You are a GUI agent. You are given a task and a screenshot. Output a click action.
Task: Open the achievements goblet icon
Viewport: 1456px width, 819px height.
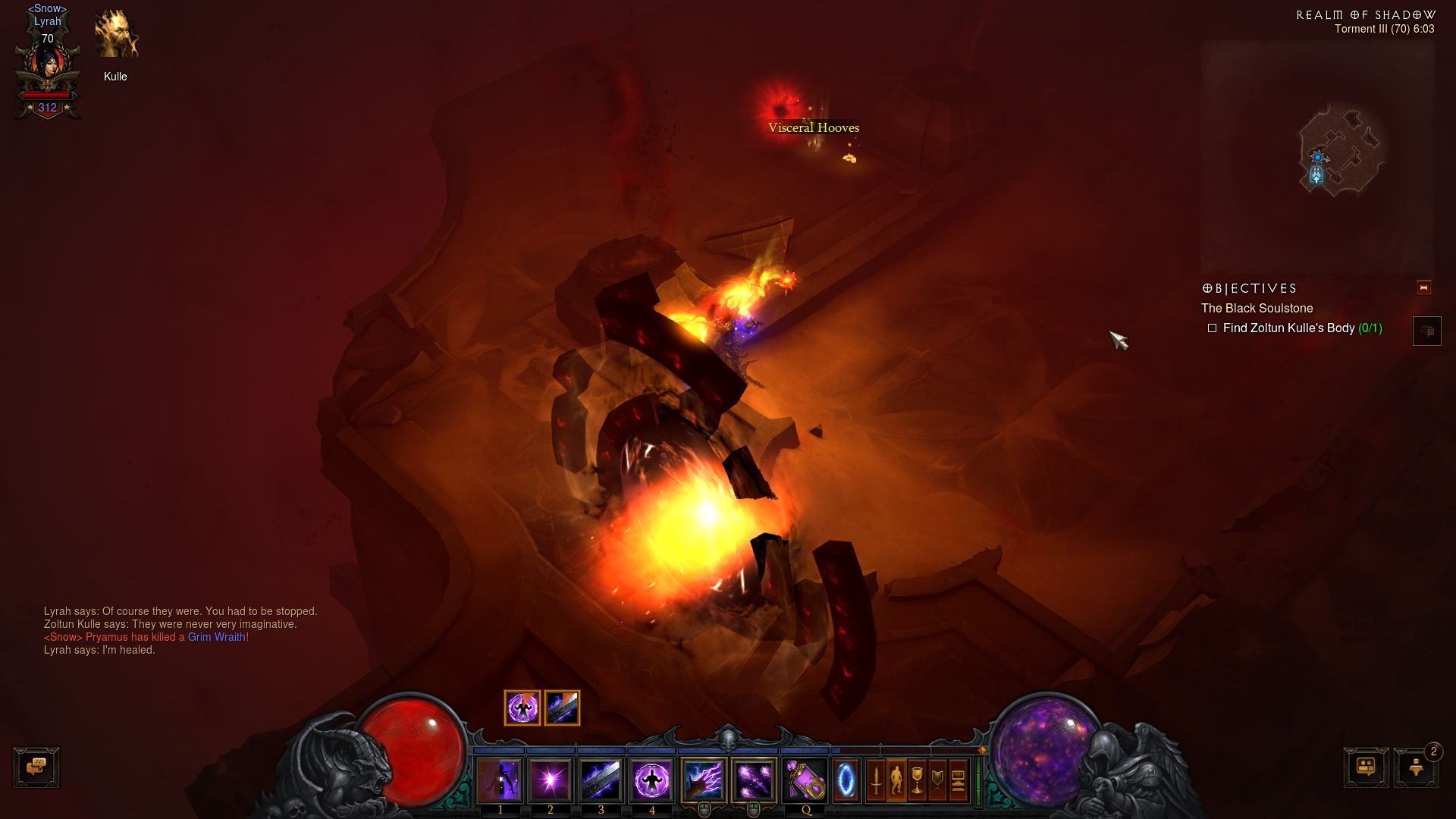pos(917,780)
